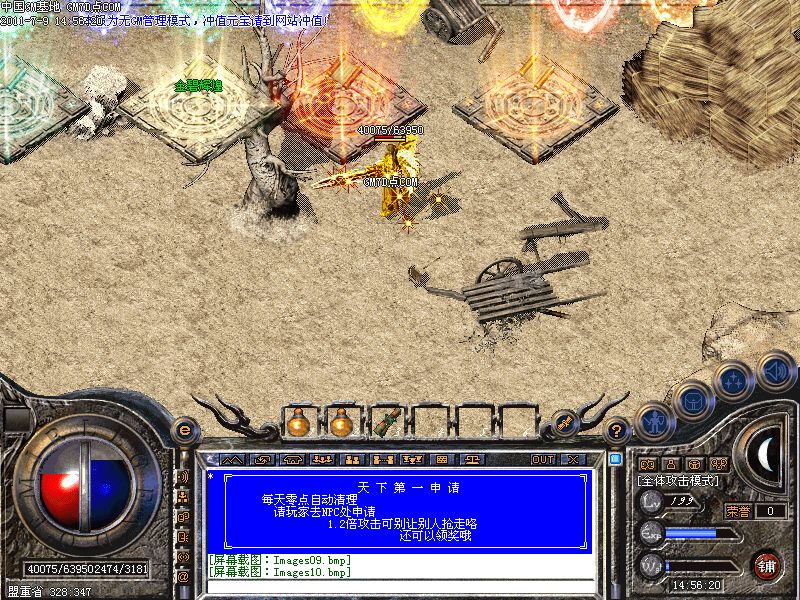This screenshot has width=800, height=600.
Task: Click the round 'e' button above the chat icons
Action: click(184, 430)
